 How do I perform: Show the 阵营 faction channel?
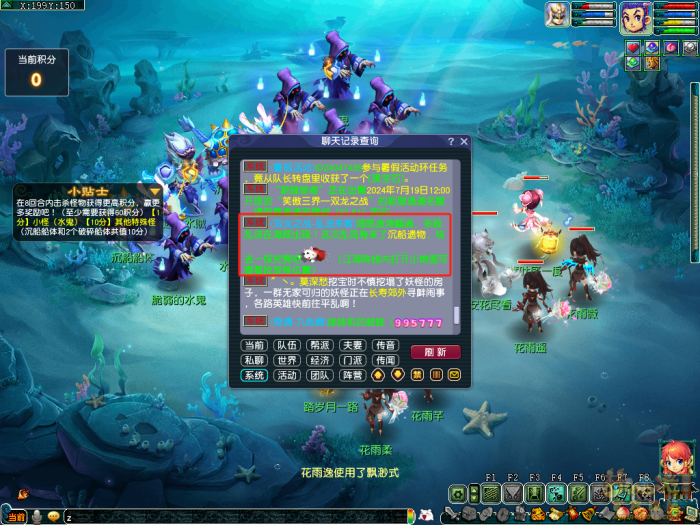click(352, 375)
